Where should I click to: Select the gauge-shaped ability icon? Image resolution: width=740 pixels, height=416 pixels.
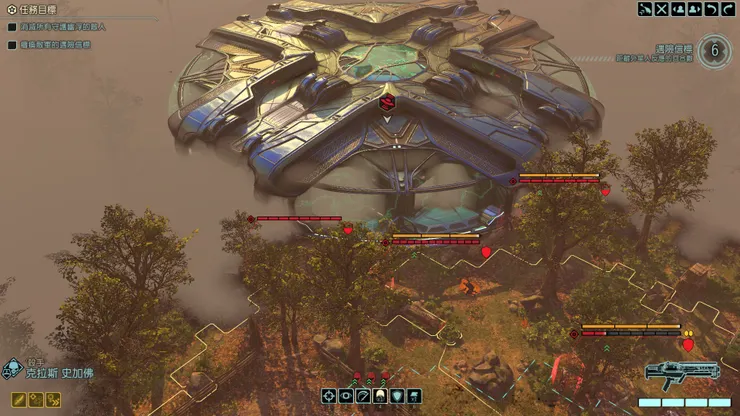click(x=363, y=397)
